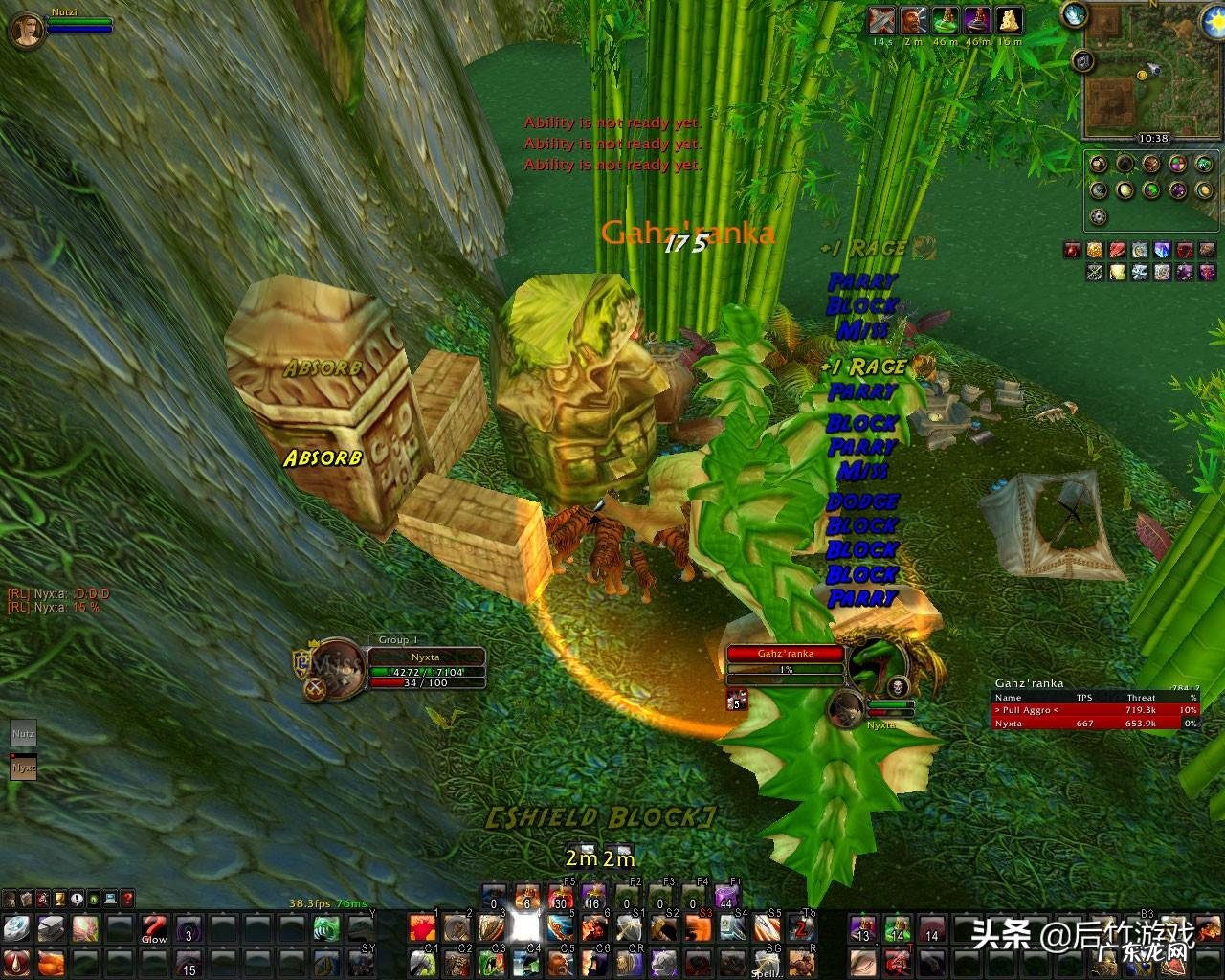Open the tracking button left of minimap

[x=1083, y=61]
